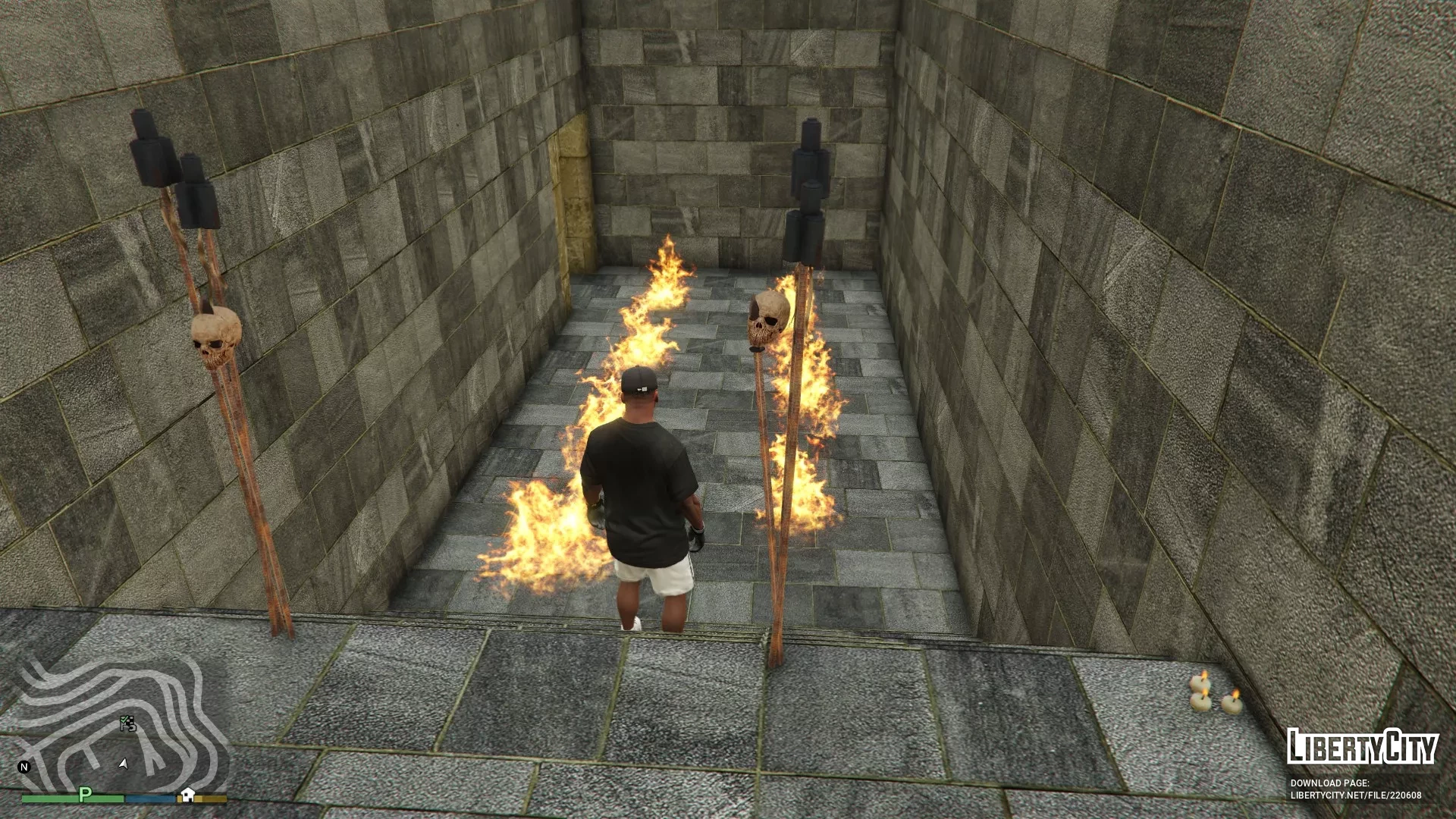
Task: Click the white house blip on minimap
Action: click(x=187, y=795)
